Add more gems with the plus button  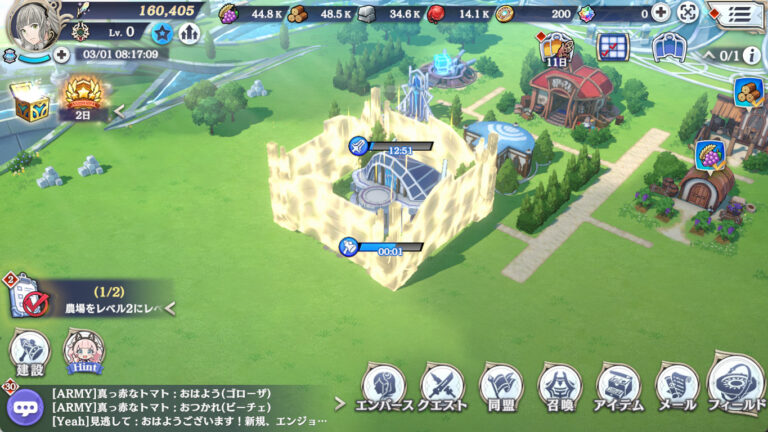tap(661, 13)
